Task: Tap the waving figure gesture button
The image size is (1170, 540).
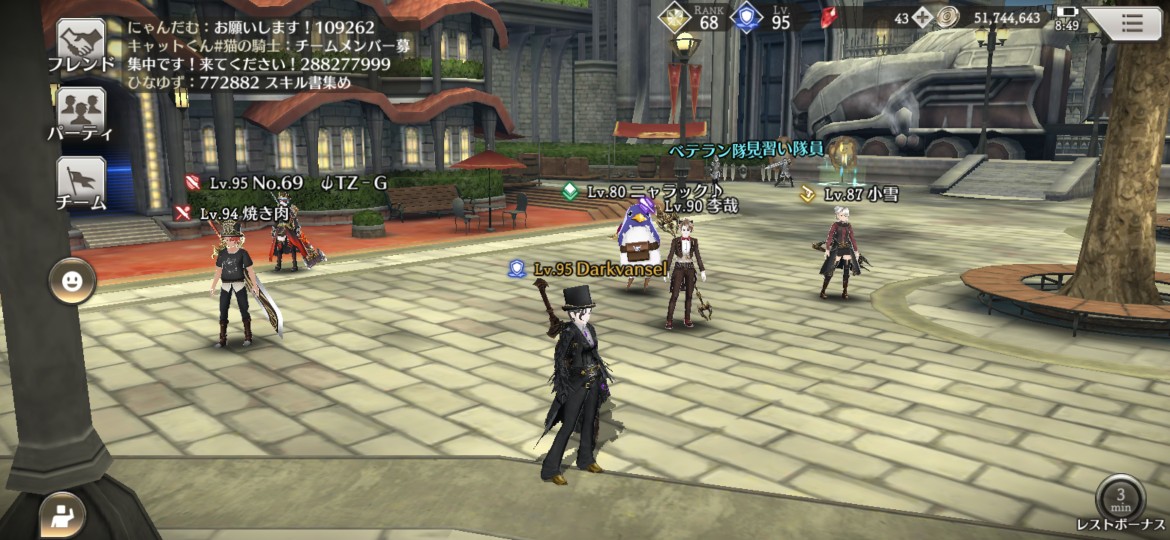Action: click(x=62, y=515)
